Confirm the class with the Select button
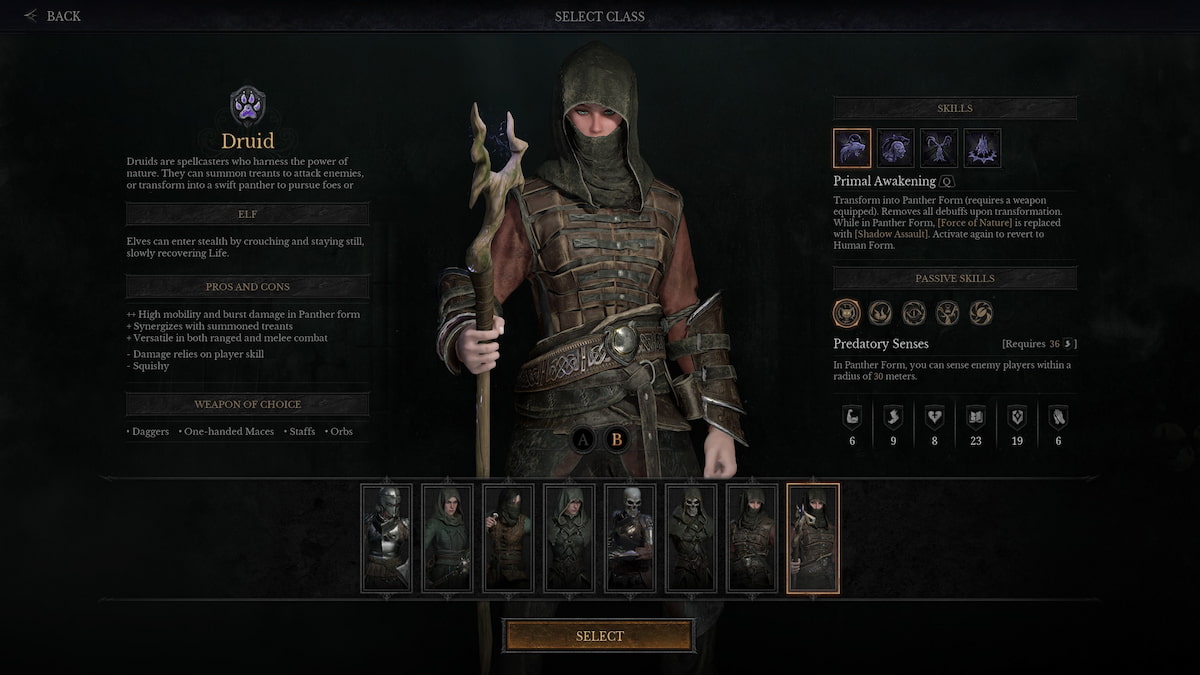 (598, 636)
